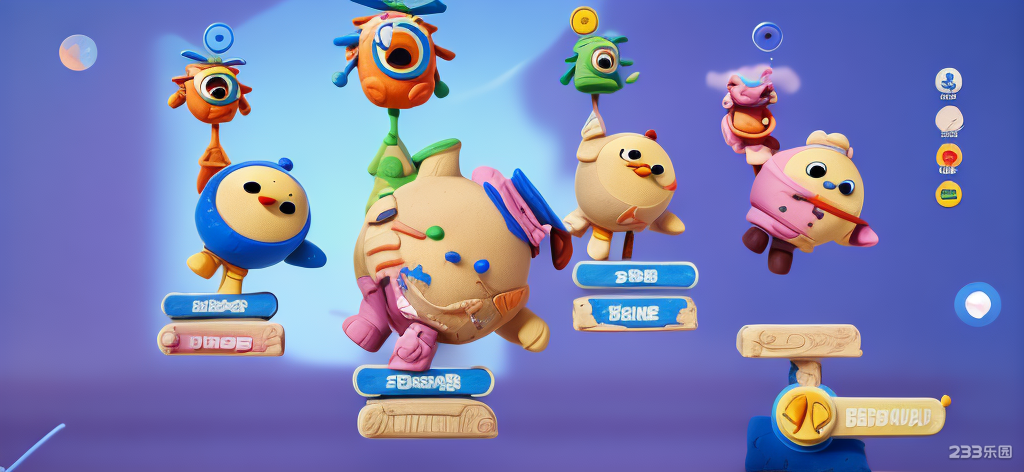Image resolution: width=1024 pixels, height=472 pixels.
Task: Click the yellow button with orange emblem
Action: [806, 414]
